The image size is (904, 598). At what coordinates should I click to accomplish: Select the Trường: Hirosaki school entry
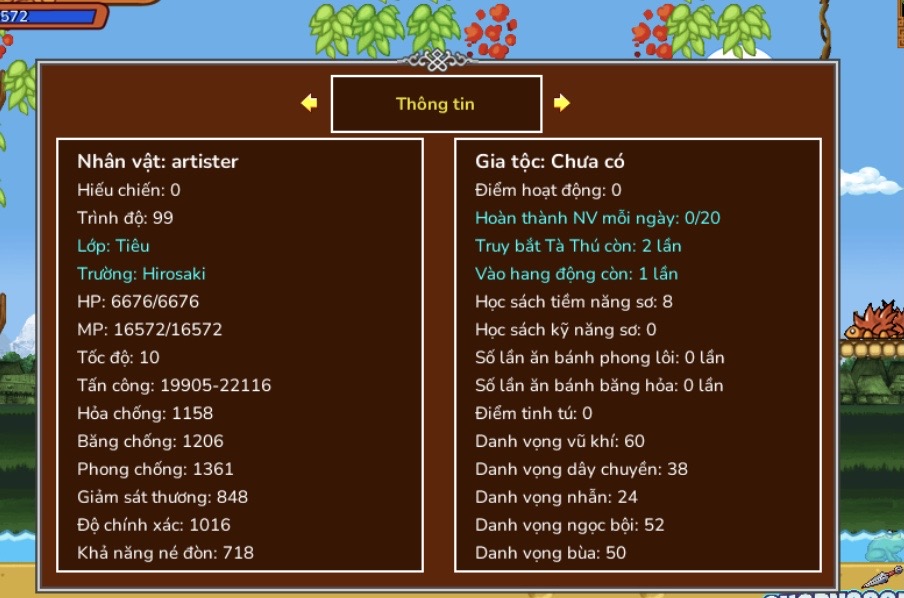pos(141,273)
